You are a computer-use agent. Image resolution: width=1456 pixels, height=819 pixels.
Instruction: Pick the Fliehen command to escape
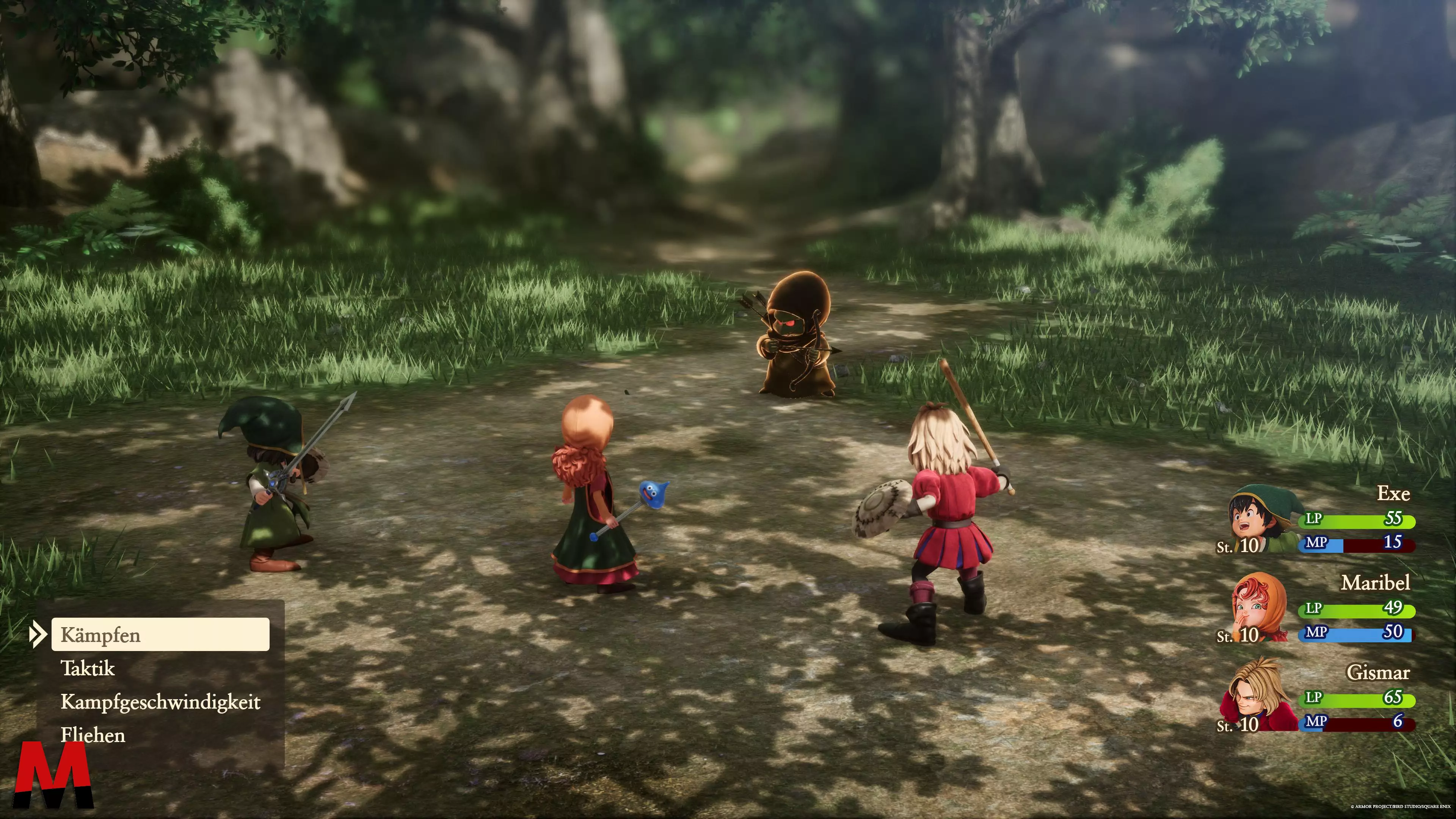93,735
